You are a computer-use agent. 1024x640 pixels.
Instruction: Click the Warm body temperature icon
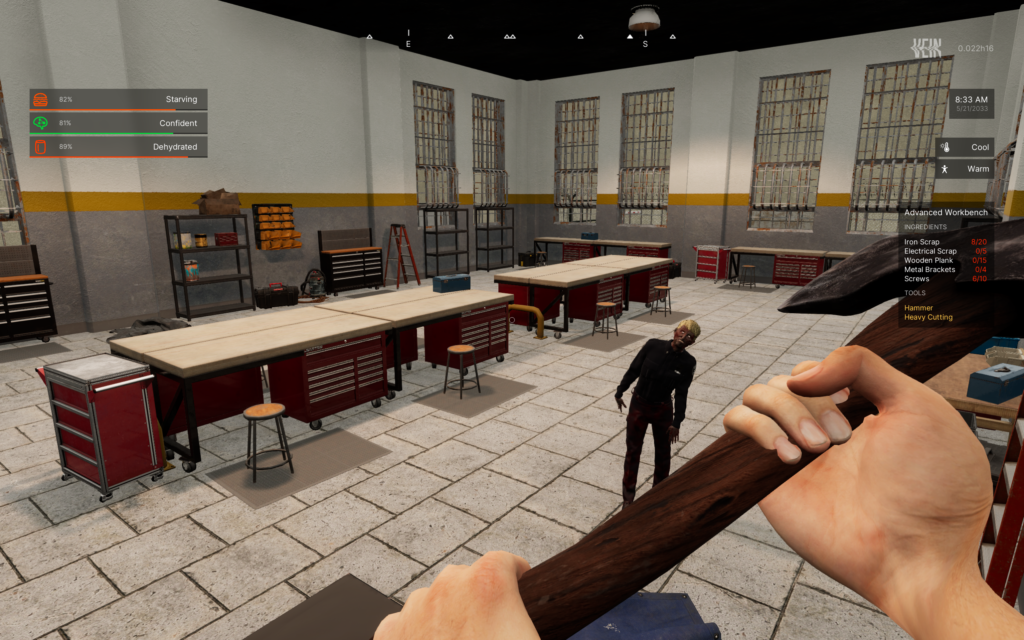click(x=944, y=169)
